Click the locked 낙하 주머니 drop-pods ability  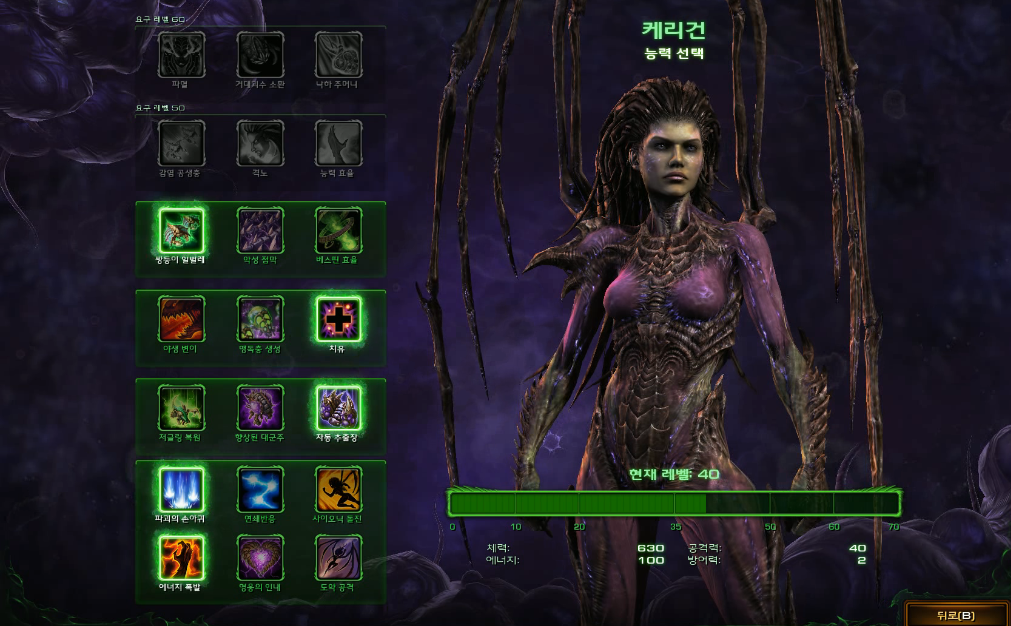pyautogui.click(x=338, y=54)
